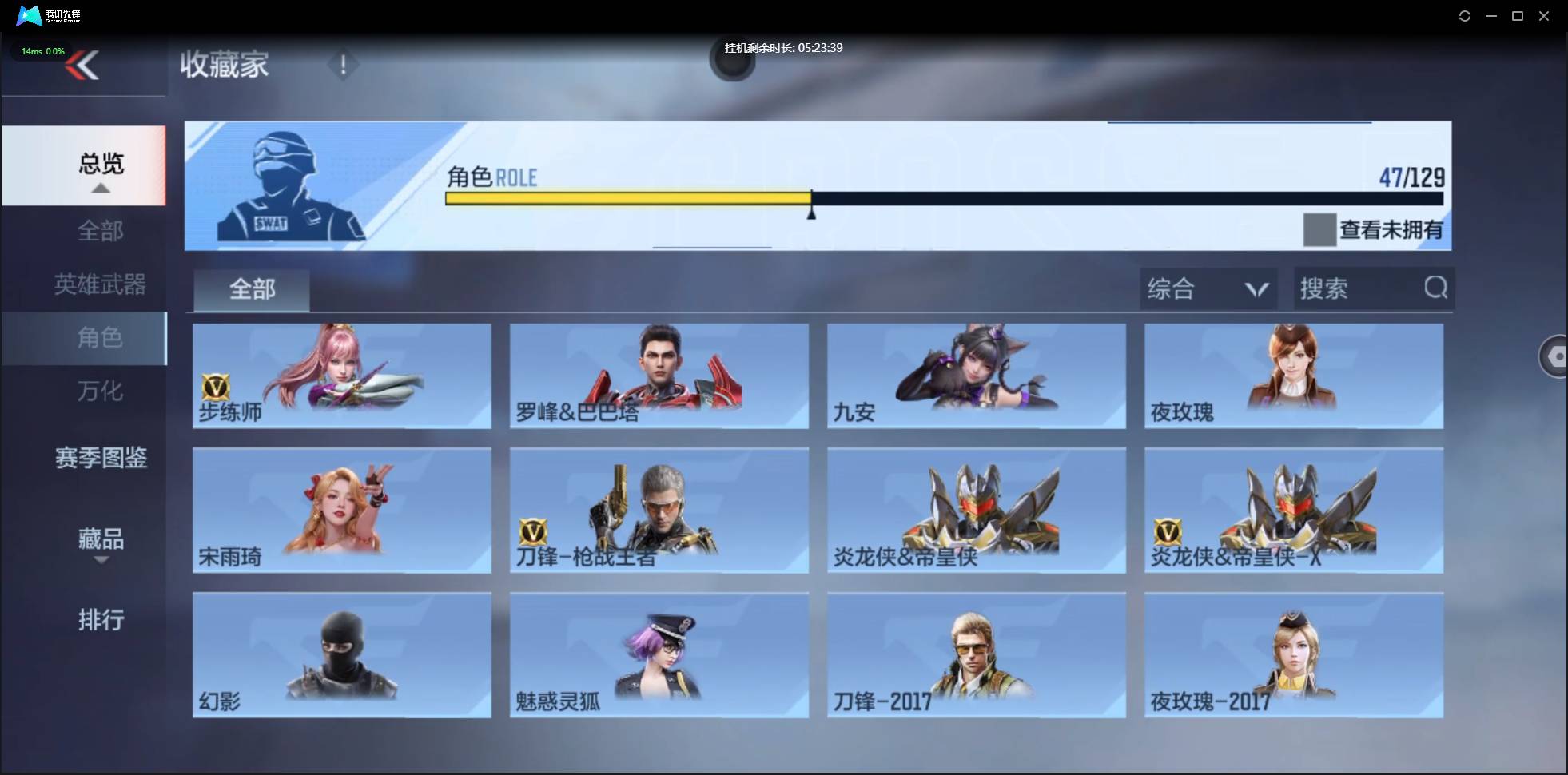Open the 排行 ranking page
This screenshot has width=1568, height=775.
tap(102, 621)
